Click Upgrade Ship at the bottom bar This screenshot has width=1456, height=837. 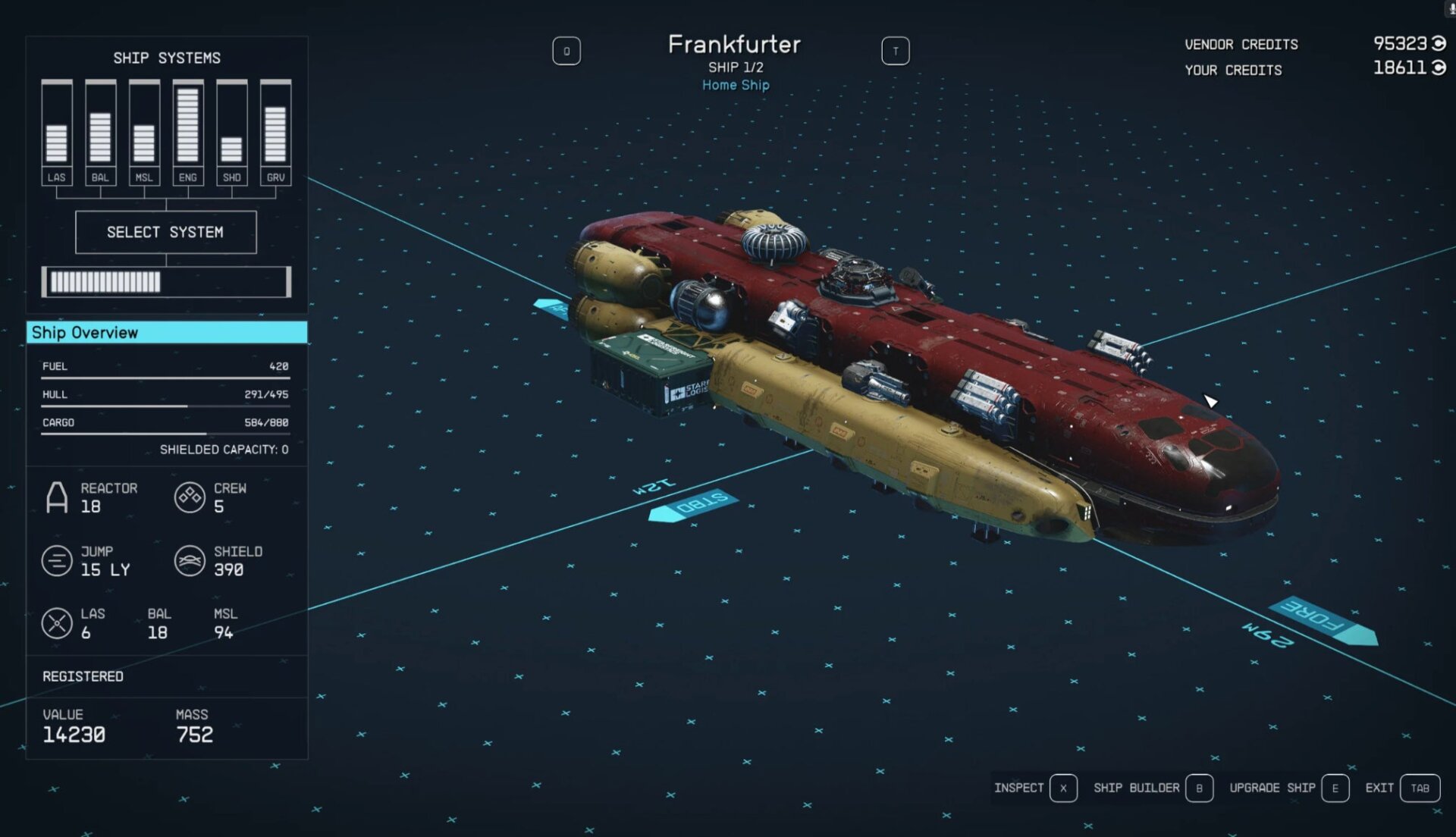coord(1272,788)
